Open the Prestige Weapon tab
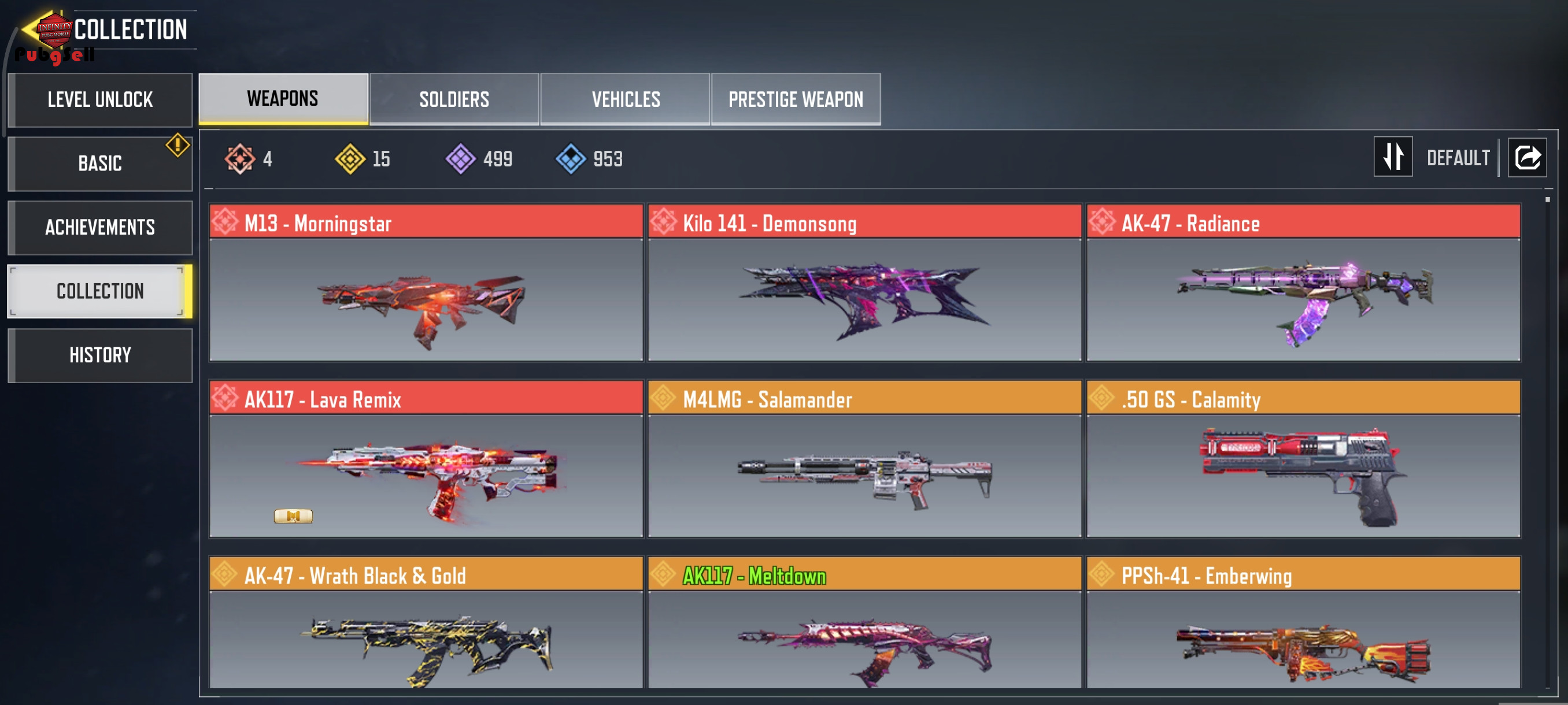The image size is (1568, 705). 796,99
